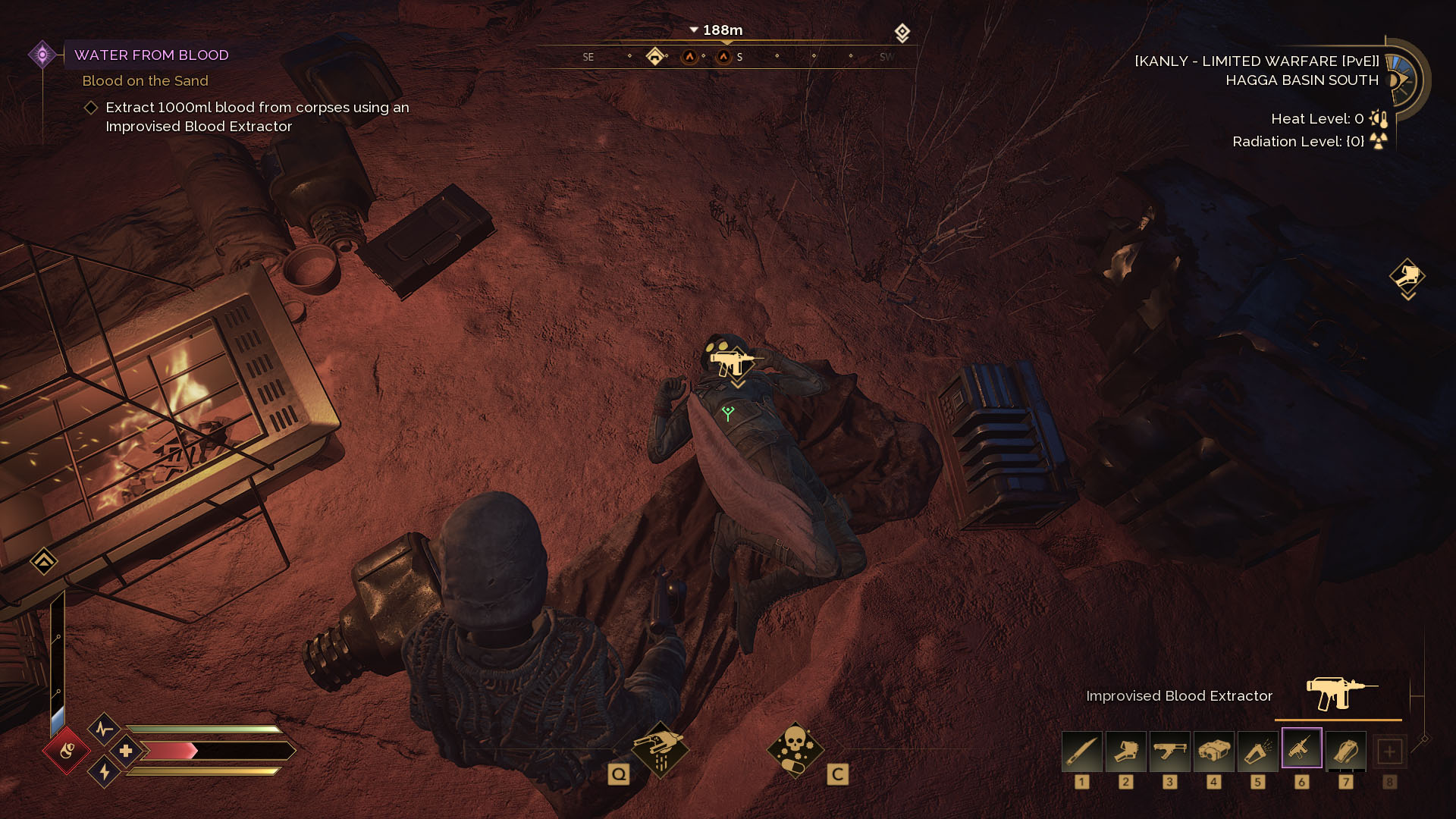Select the canteen in hotbar slot 7
1456x819 pixels.
(x=1346, y=751)
